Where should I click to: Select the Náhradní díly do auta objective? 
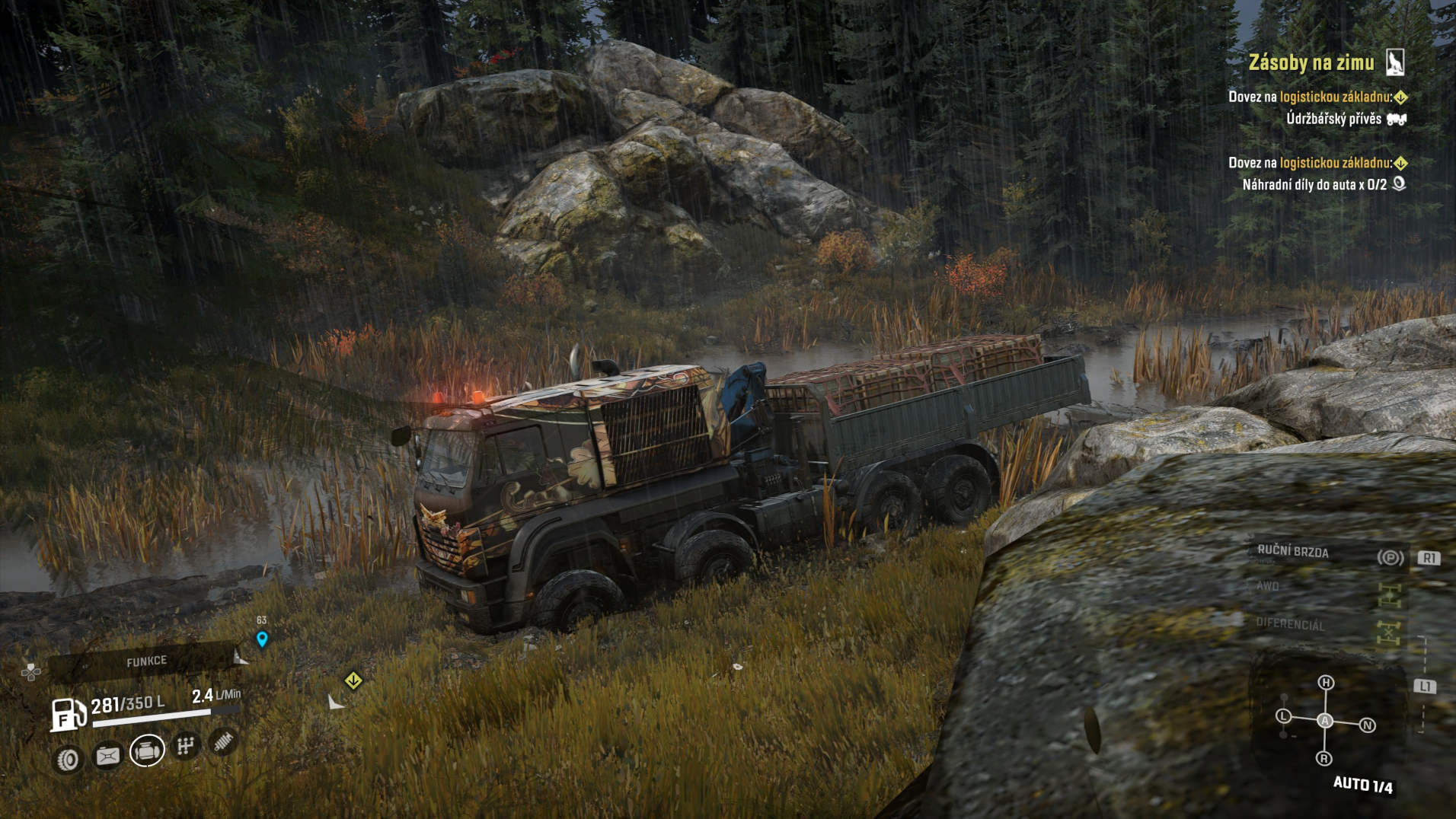pyautogui.click(x=1314, y=184)
